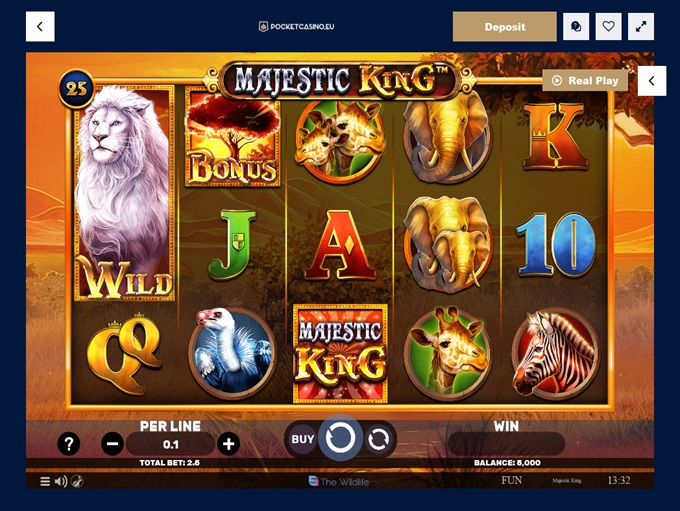
Task: Spin the reels with the center button
Action: [340, 438]
